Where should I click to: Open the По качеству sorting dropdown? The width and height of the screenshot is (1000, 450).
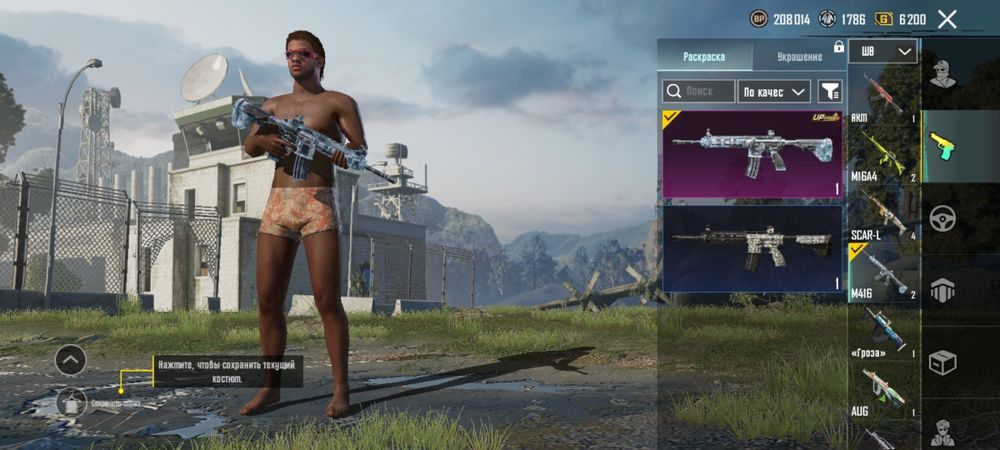774,92
